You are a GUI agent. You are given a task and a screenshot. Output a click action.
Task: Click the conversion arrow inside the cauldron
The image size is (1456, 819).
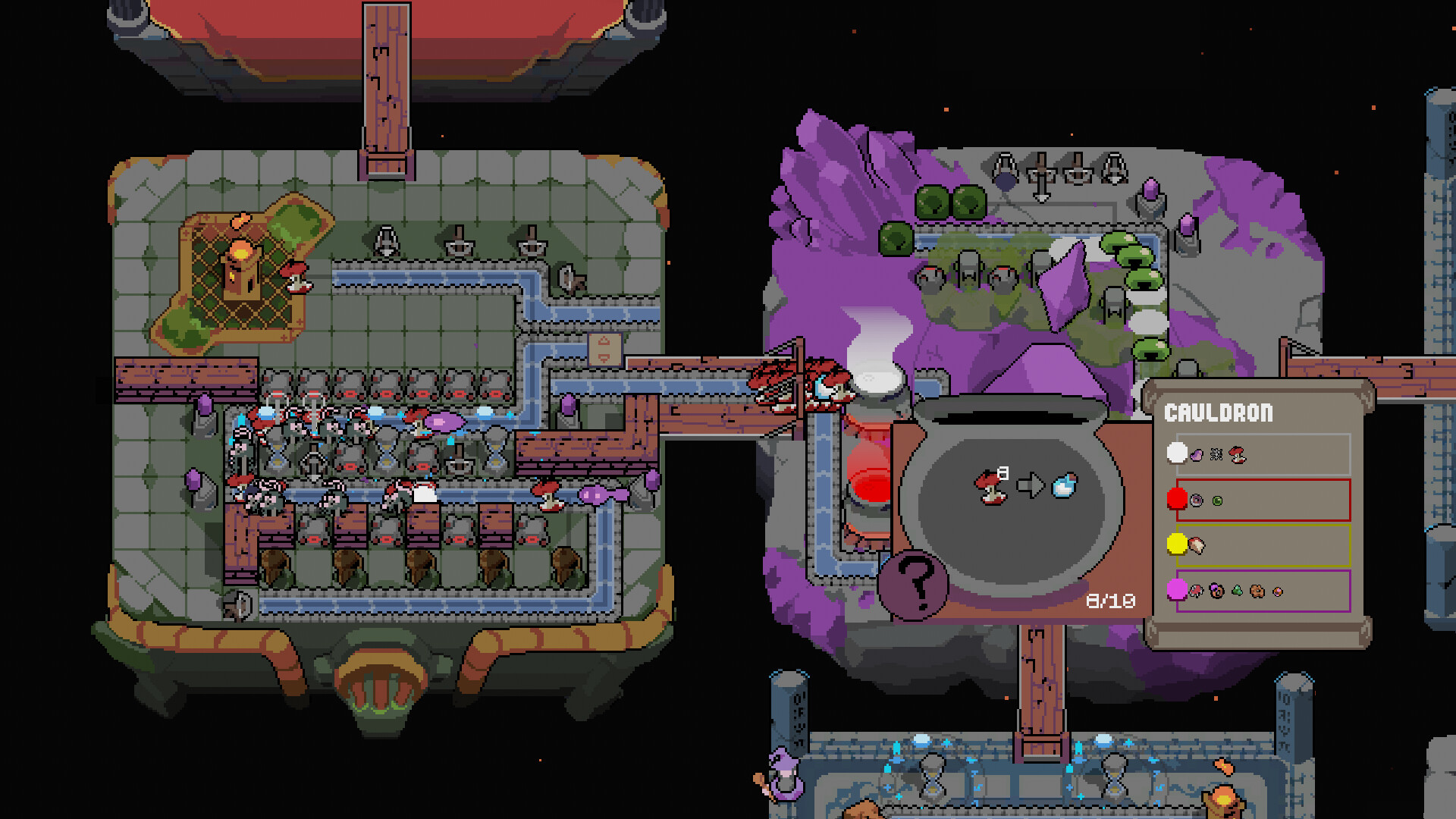[1031, 484]
